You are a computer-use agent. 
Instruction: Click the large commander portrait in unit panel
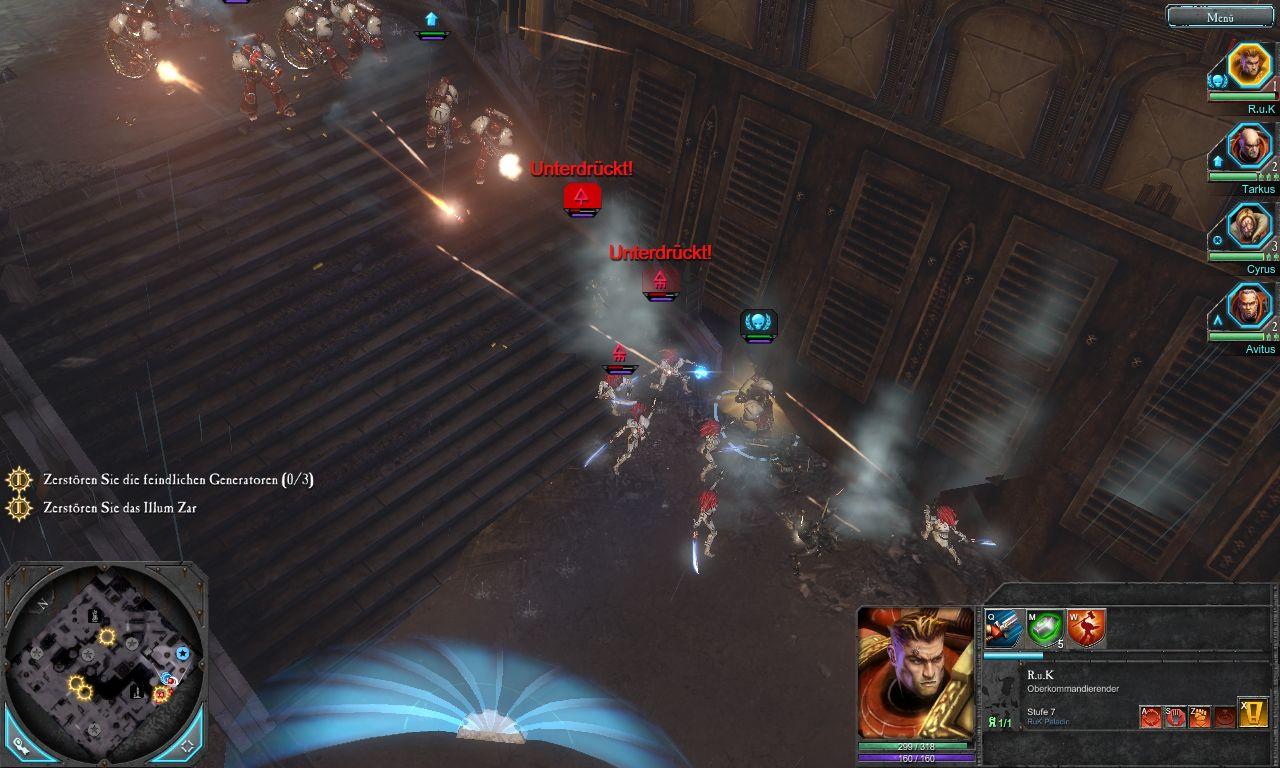pyautogui.click(x=915, y=673)
